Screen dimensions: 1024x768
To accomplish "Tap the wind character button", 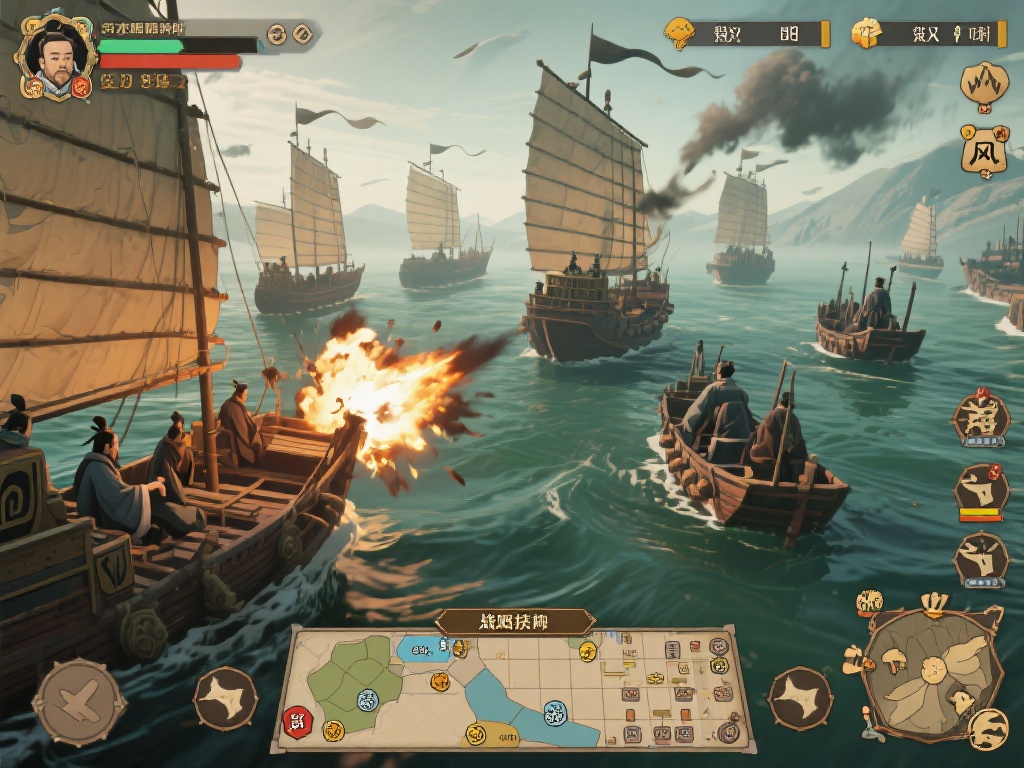I will tap(983, 152).
